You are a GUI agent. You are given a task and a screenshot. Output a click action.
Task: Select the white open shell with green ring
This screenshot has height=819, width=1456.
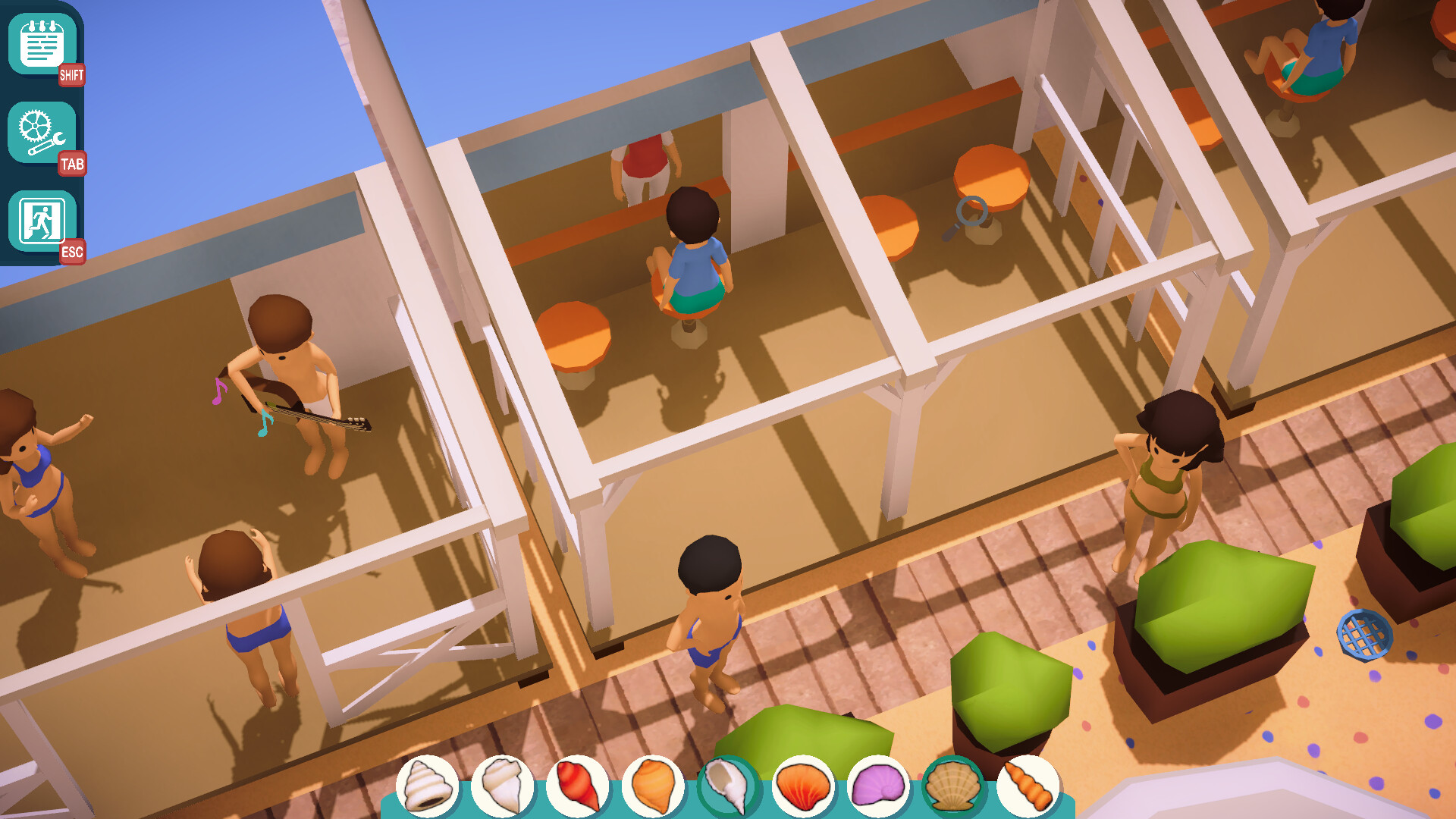[x=727, y=786]
